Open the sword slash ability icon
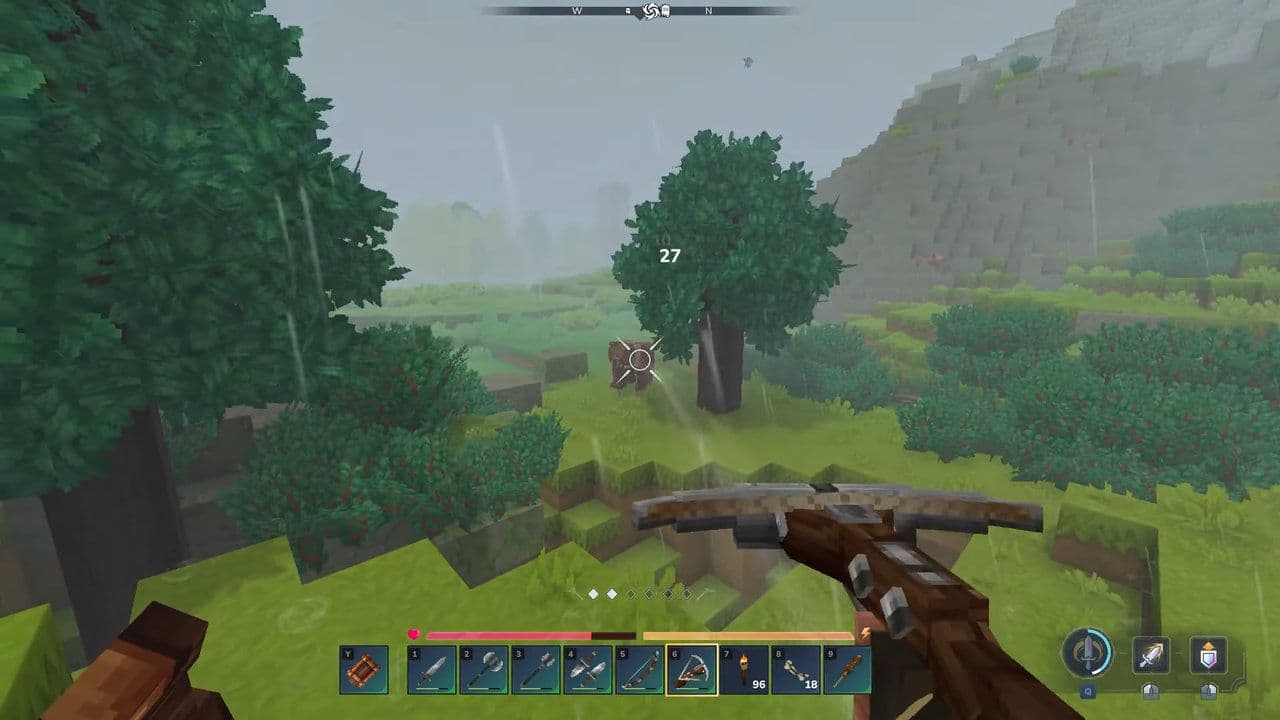Image resolution: width=1280 pixels, height=720 pixels. (1151, 654)
